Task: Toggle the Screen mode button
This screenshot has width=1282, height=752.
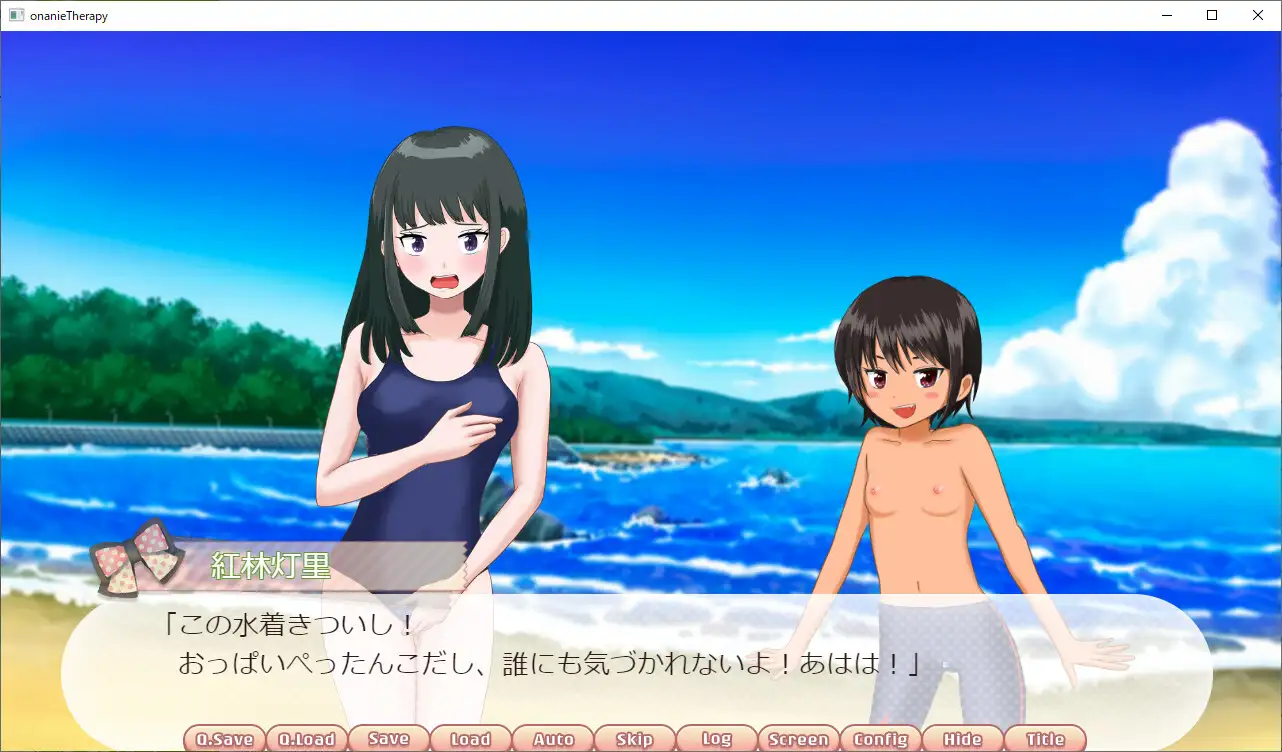Action: pos(798,739)
